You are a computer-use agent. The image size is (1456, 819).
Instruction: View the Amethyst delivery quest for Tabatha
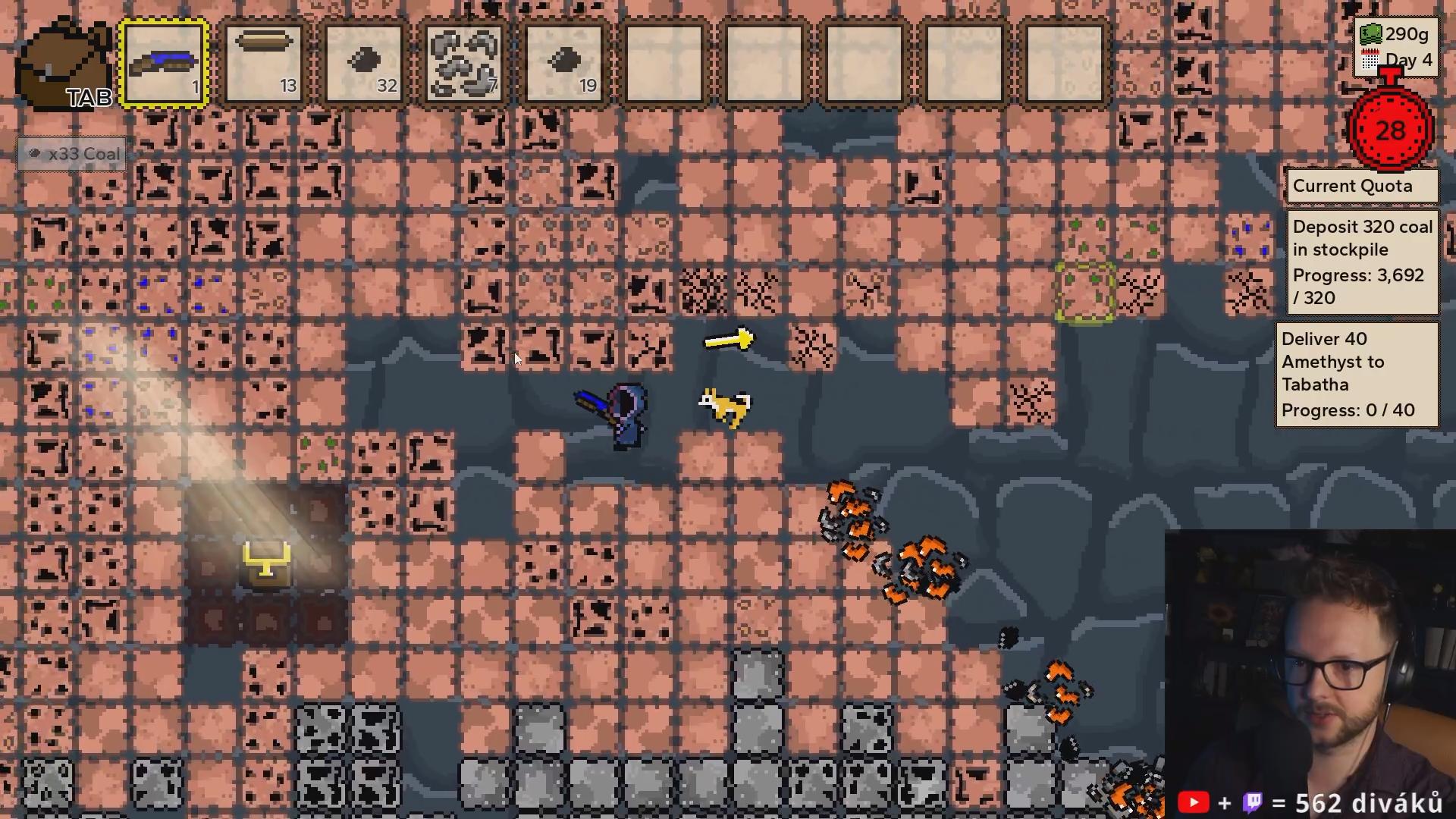(x=1357, y=375)
